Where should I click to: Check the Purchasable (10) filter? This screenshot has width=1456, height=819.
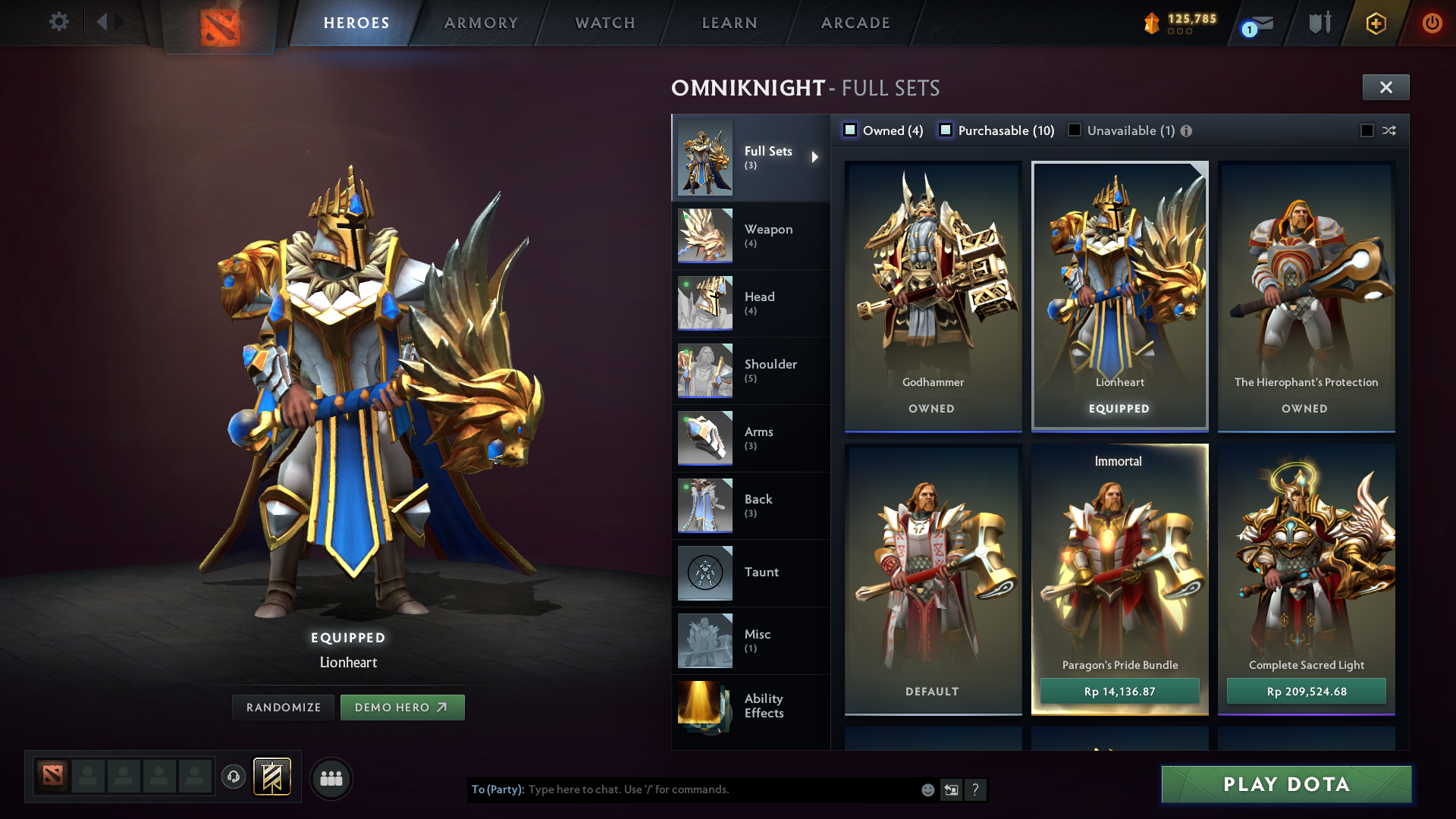946,130
